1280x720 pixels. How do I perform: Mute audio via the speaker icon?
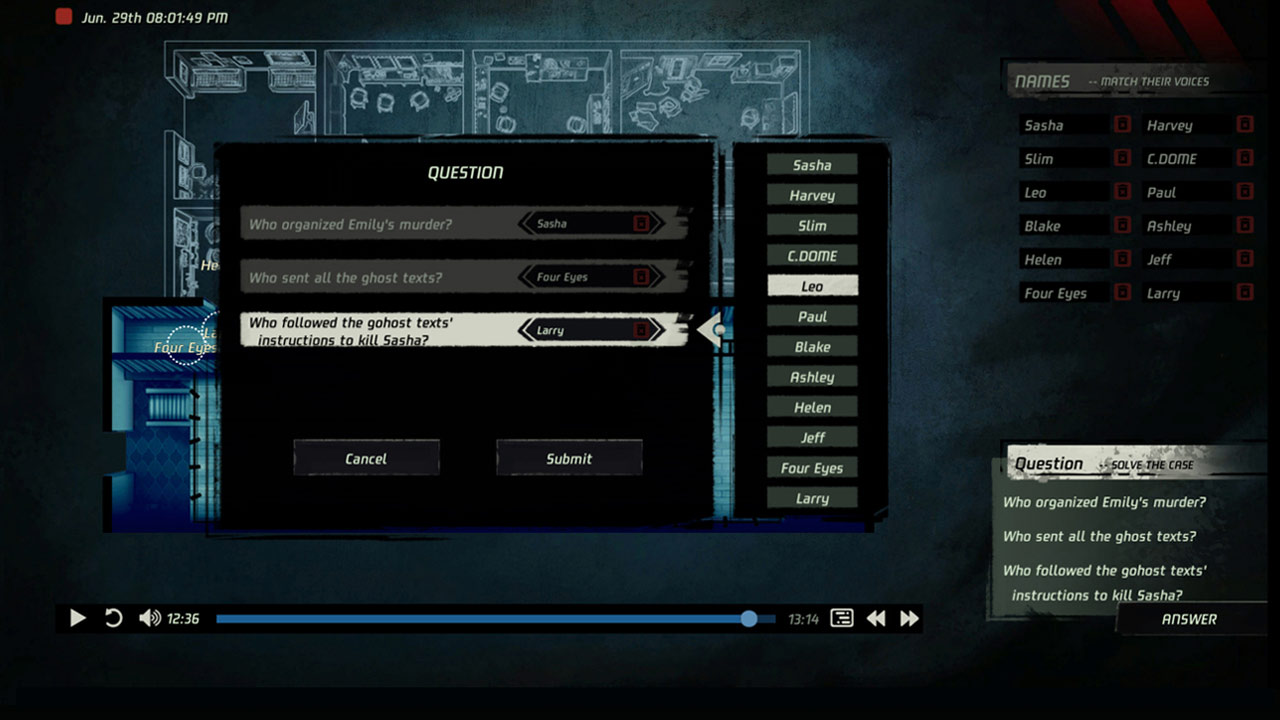148,618
